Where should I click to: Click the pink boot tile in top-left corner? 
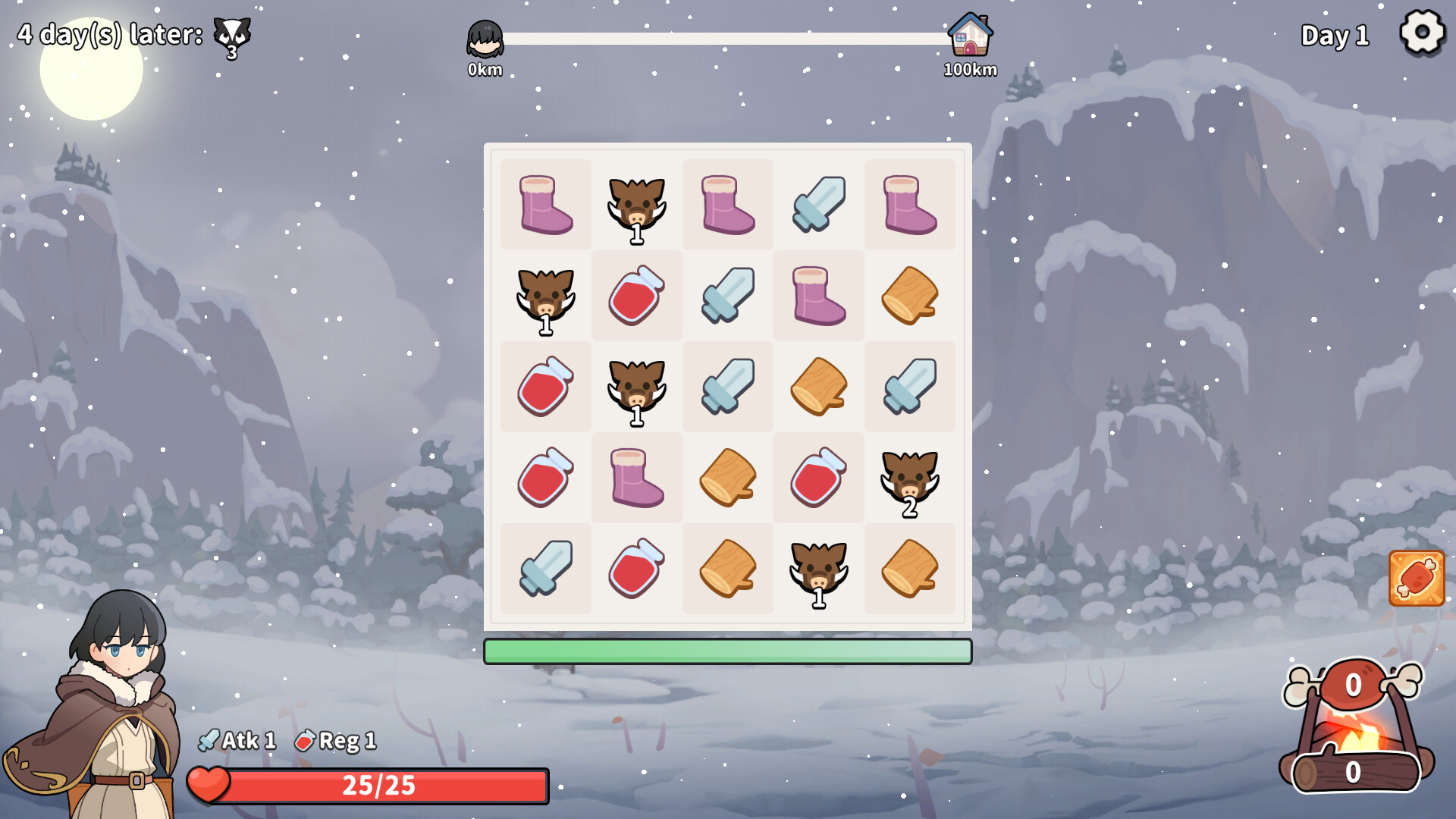coord(544,205)
